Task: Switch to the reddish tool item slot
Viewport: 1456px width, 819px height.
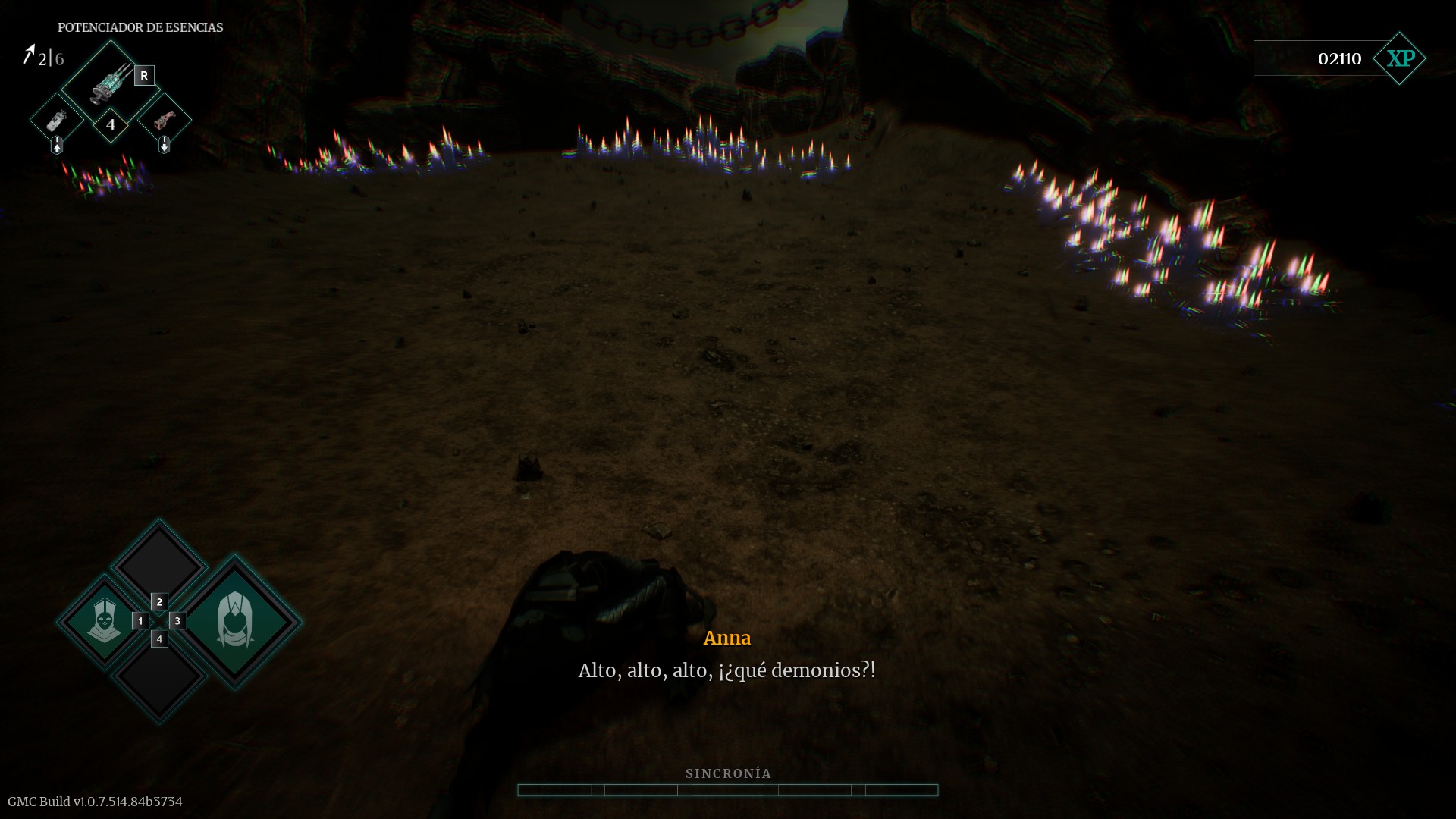Action: coord(164,120)
